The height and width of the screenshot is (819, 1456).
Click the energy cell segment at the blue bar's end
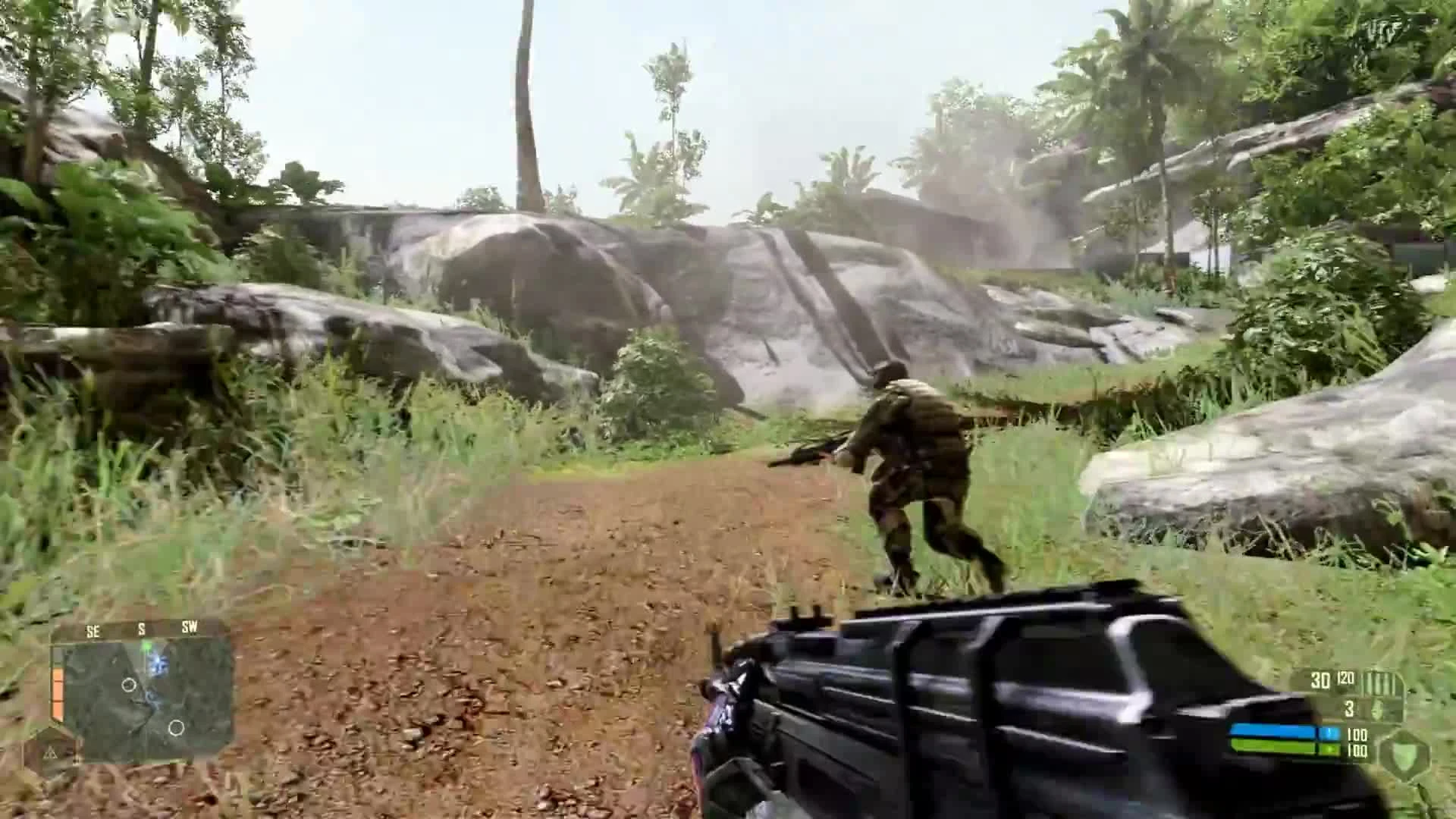coord(1332,733)
